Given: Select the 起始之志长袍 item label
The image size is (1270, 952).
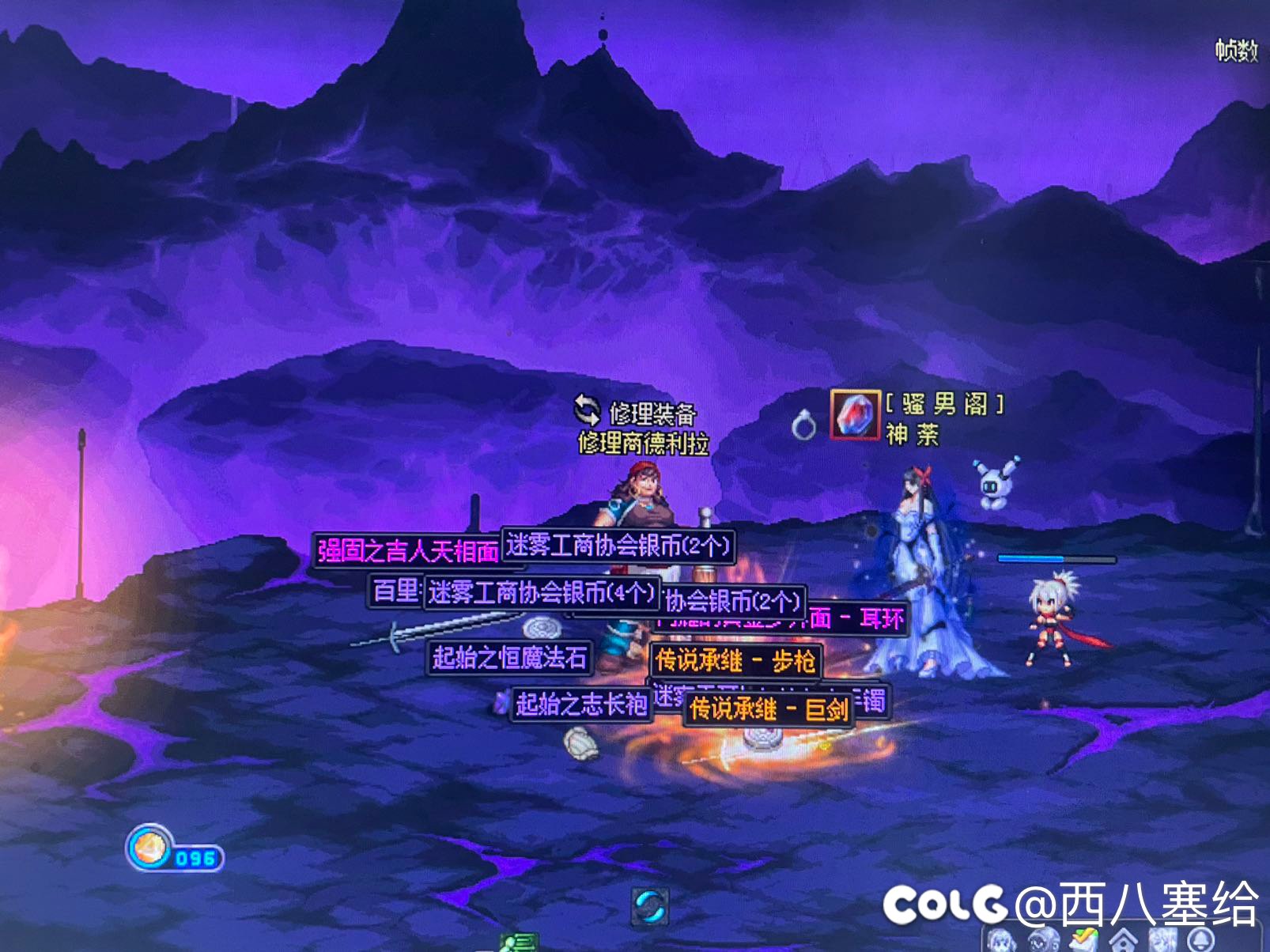Looking at the screenshot, I should point(581,704).
